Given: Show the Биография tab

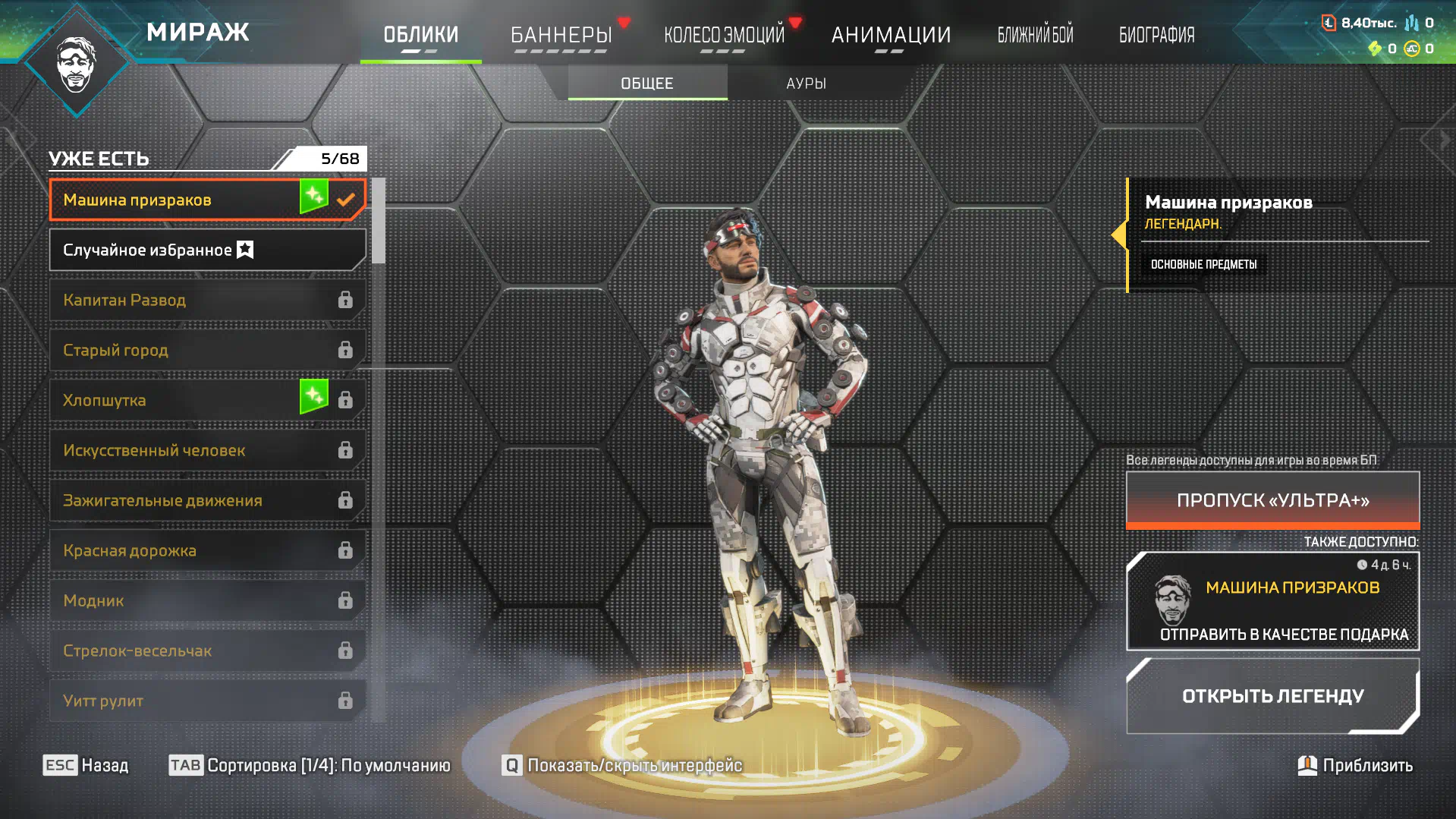Looking at the screenshot, I should (1156, 35).
